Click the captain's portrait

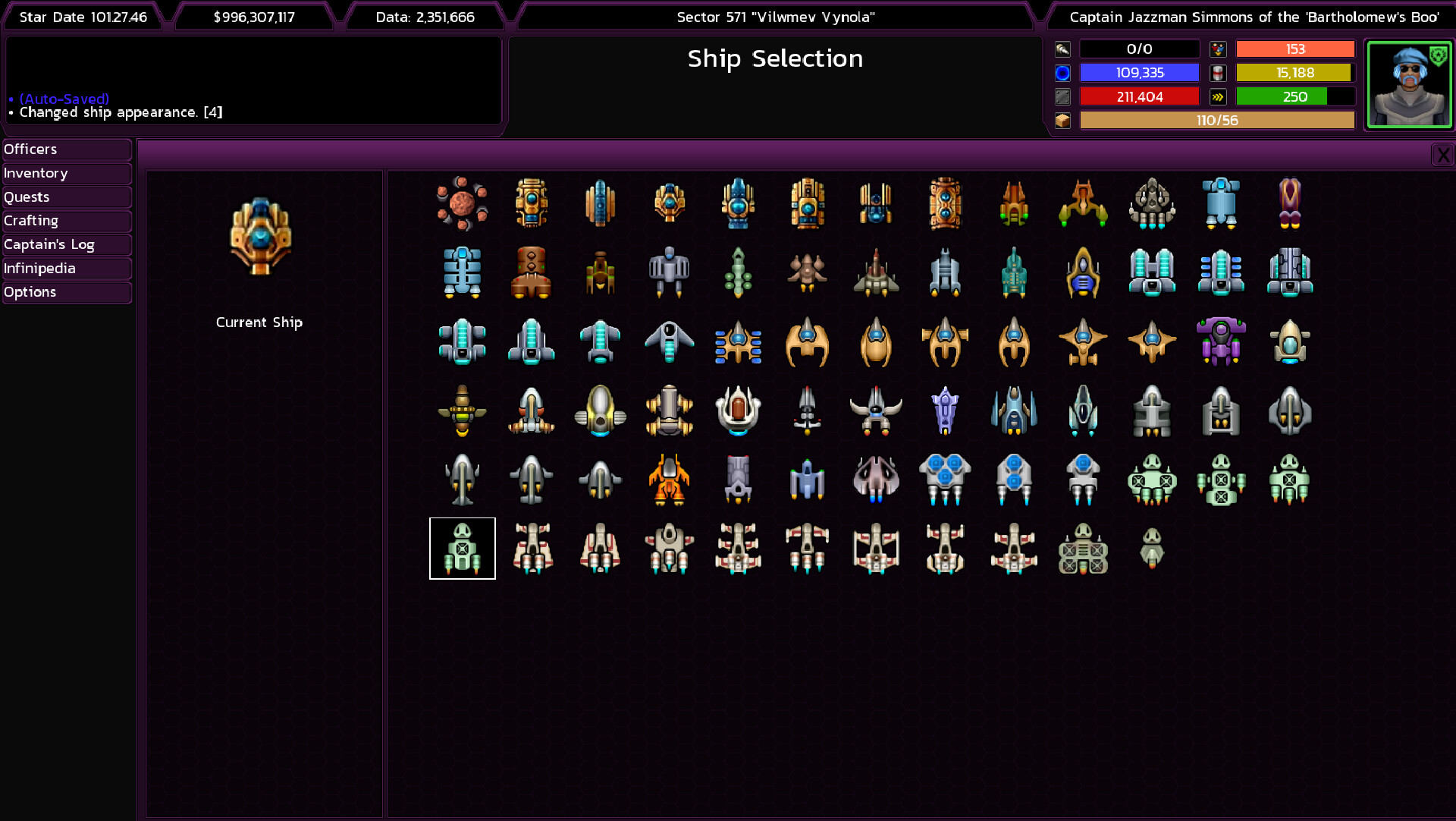(1409, 83)
